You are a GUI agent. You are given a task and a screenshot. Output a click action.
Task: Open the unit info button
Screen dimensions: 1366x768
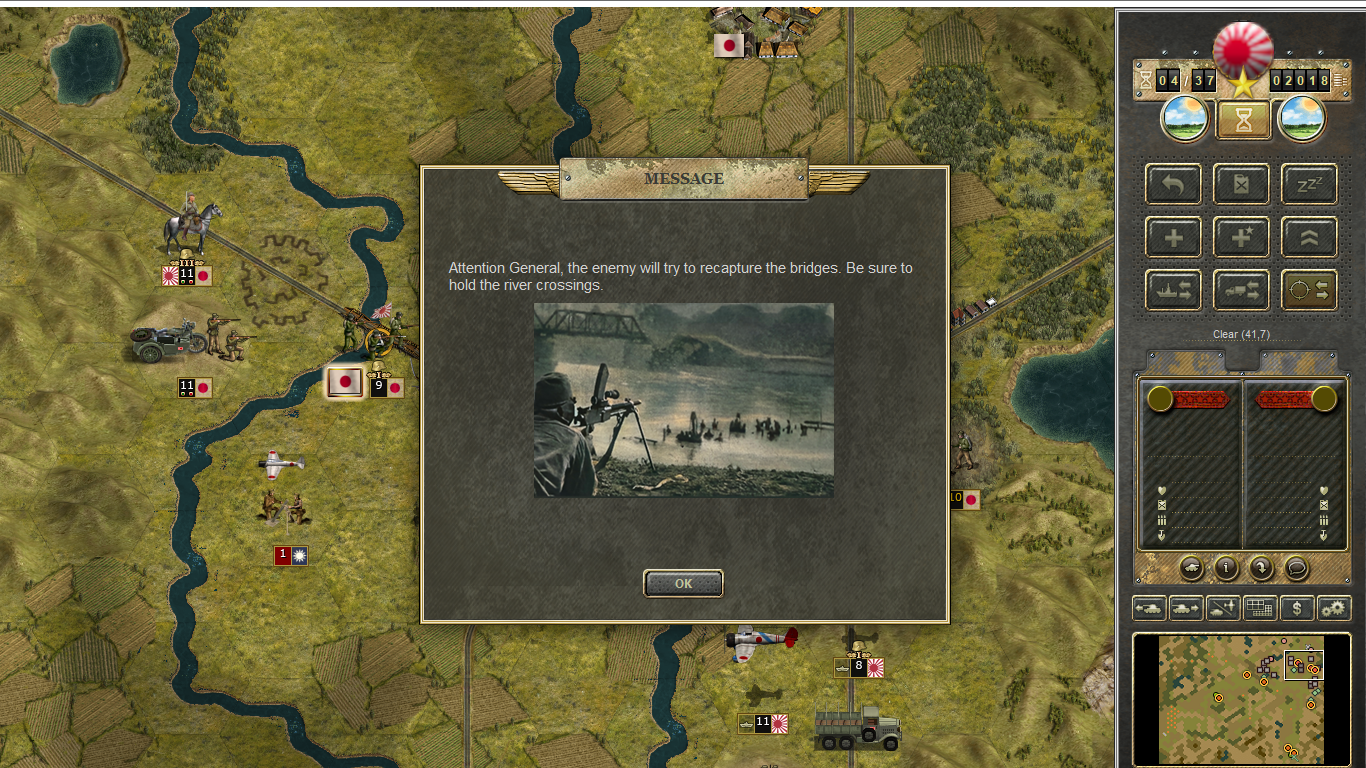coord(1227,568)
